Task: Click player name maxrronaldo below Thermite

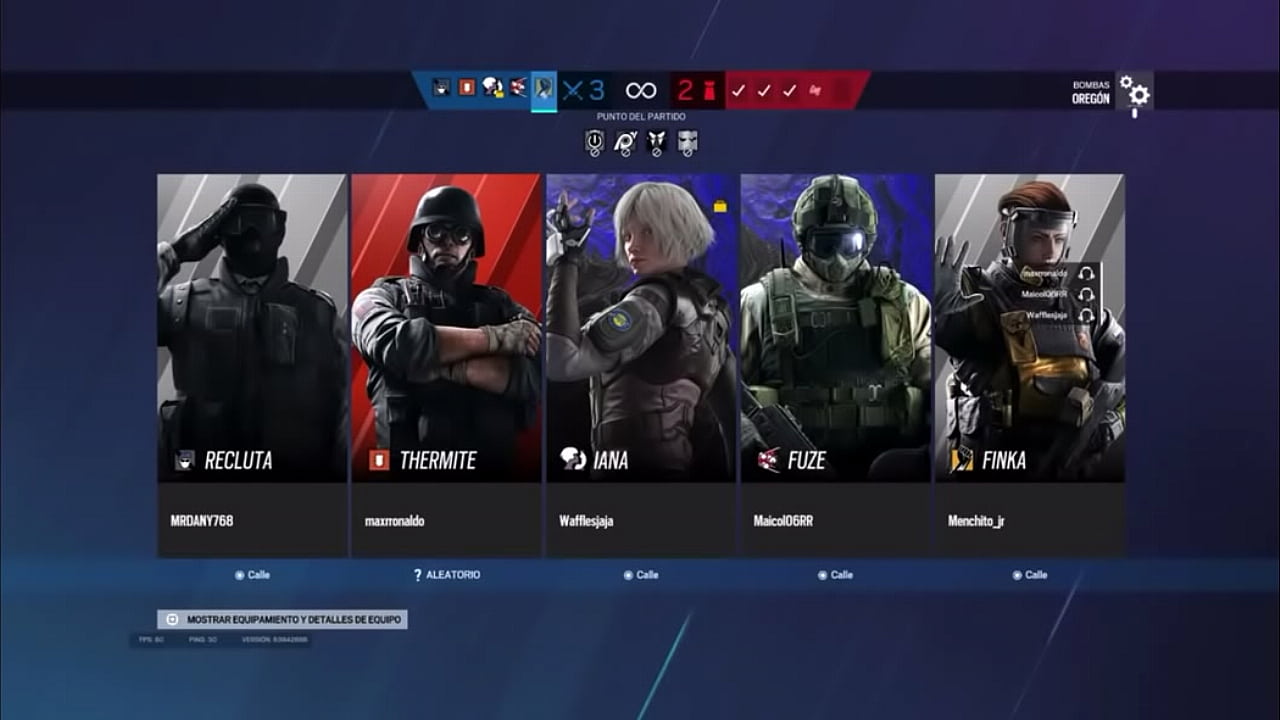Action: click(394, 521)
